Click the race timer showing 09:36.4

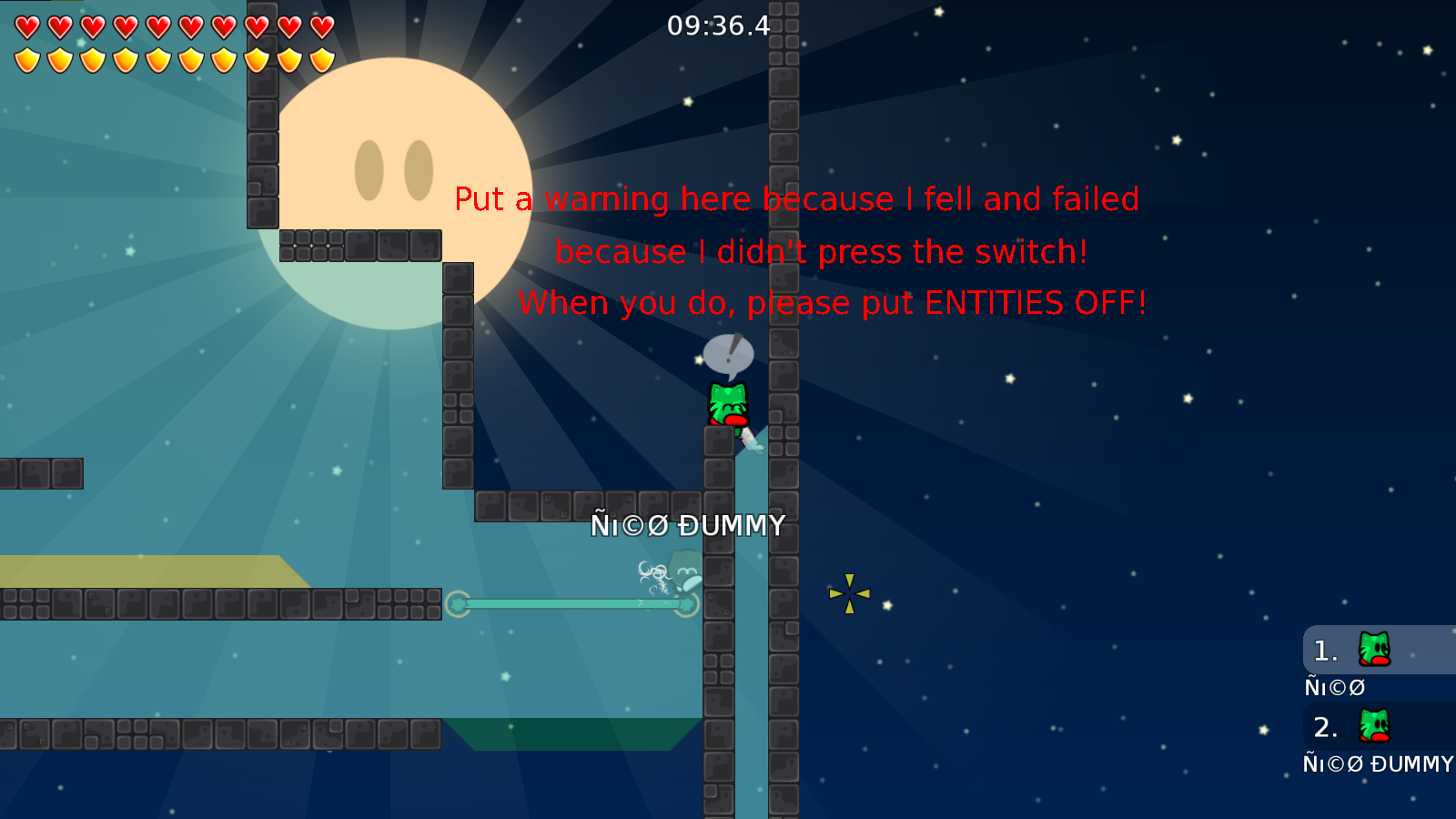717,26
